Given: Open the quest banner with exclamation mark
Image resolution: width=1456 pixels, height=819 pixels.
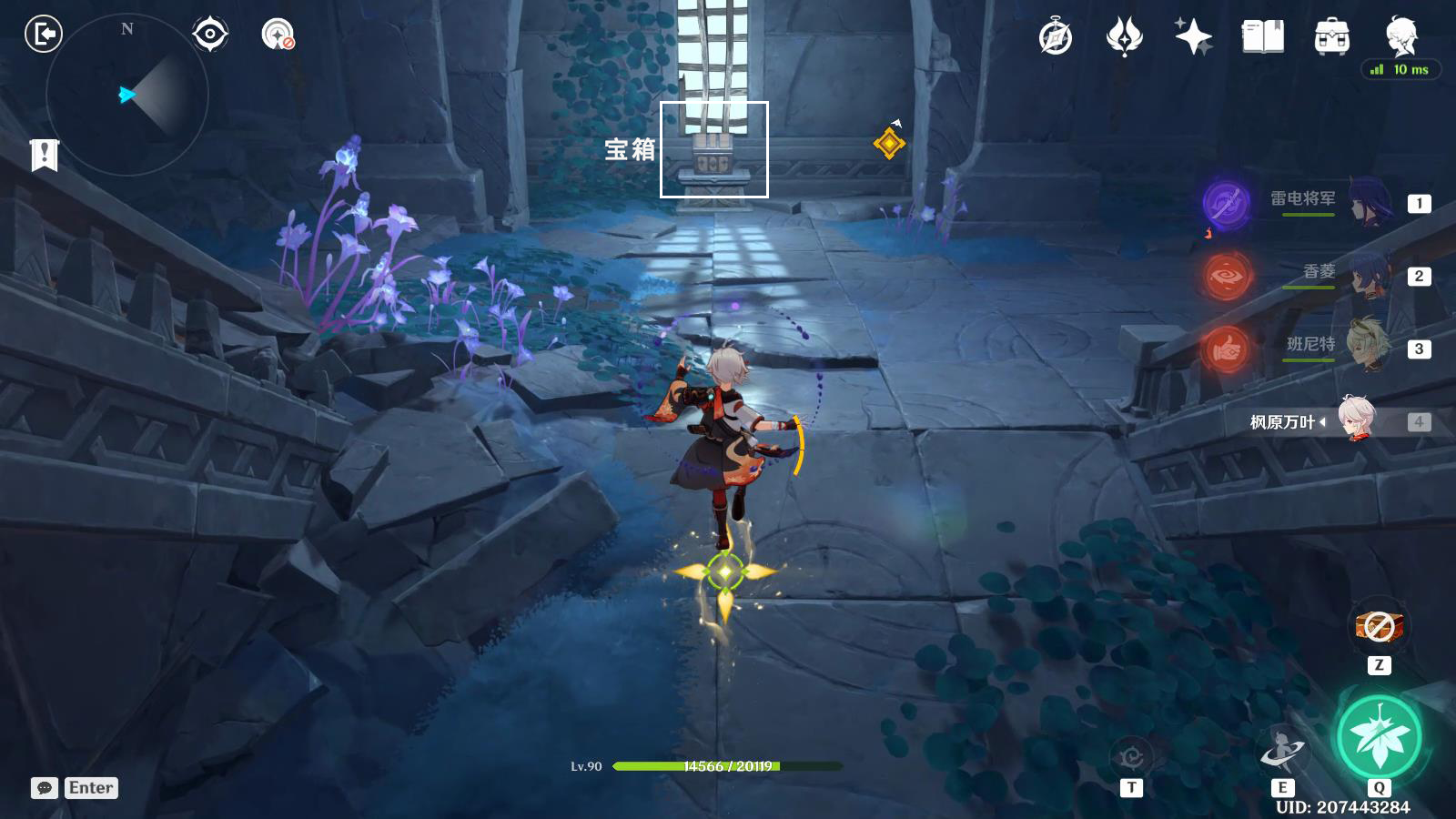Looking at the screenshot, I should 44,155.
